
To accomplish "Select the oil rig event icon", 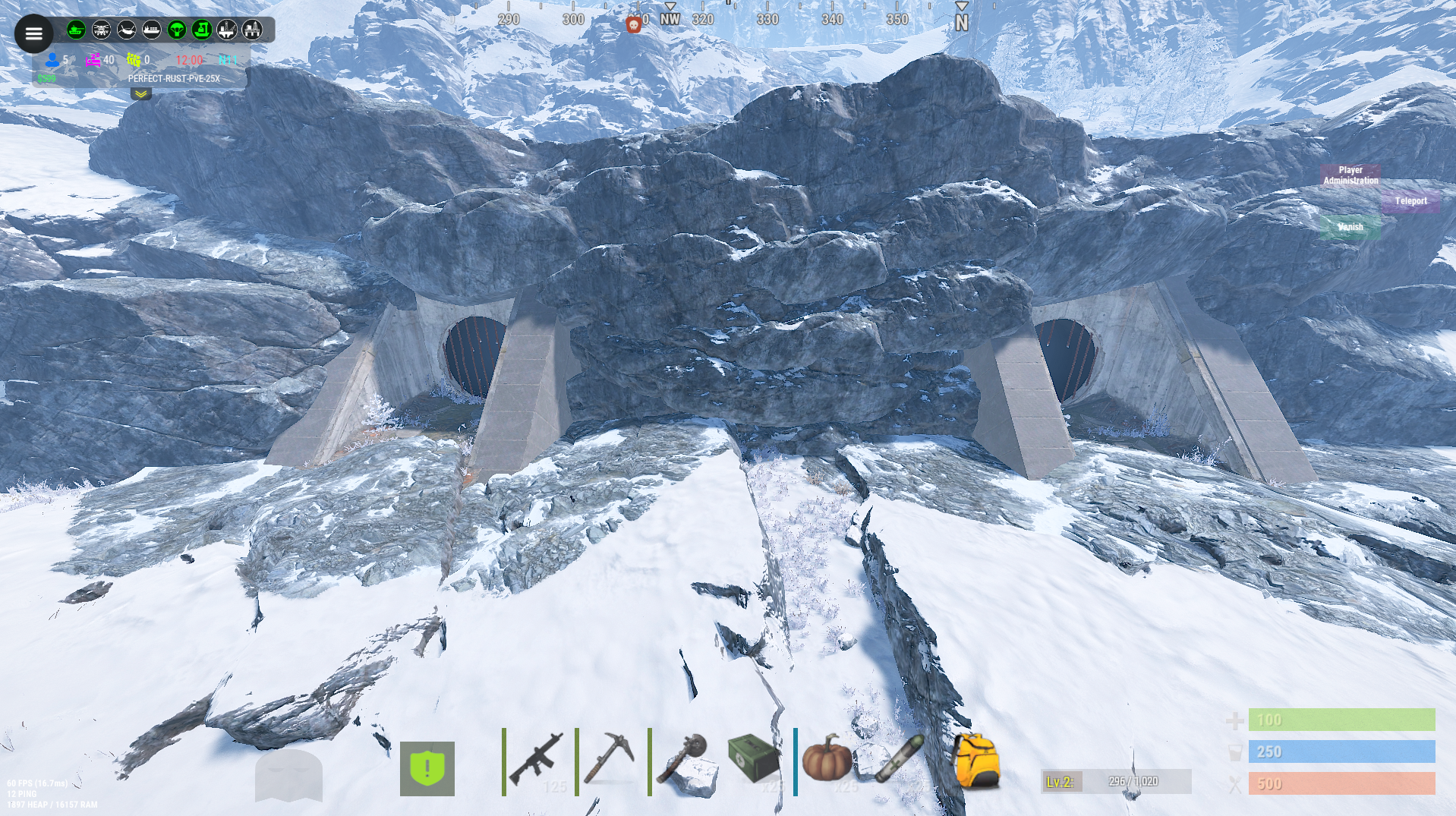I will (x=226, y=30).
